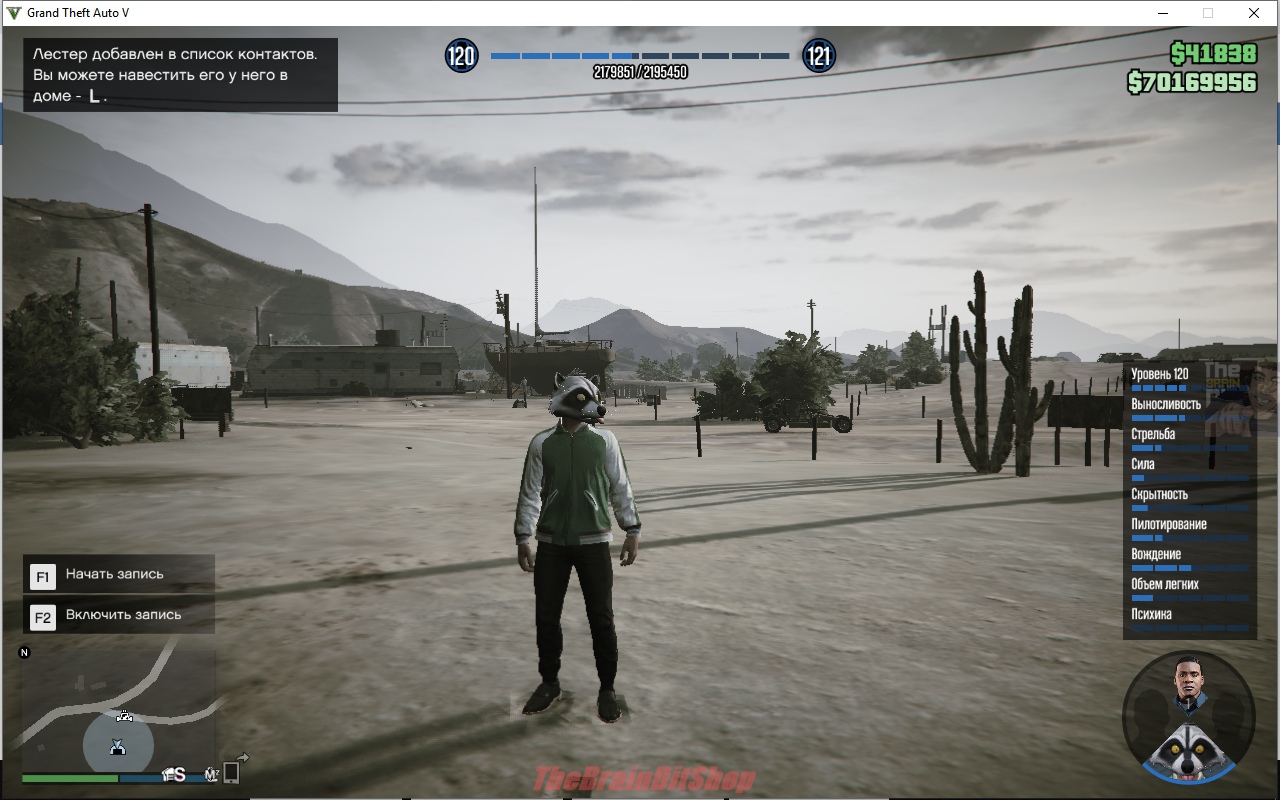Select the safehouse S marker on the minimap
This screenshot has width=1280, height=800.
click(x=176, y=774)
